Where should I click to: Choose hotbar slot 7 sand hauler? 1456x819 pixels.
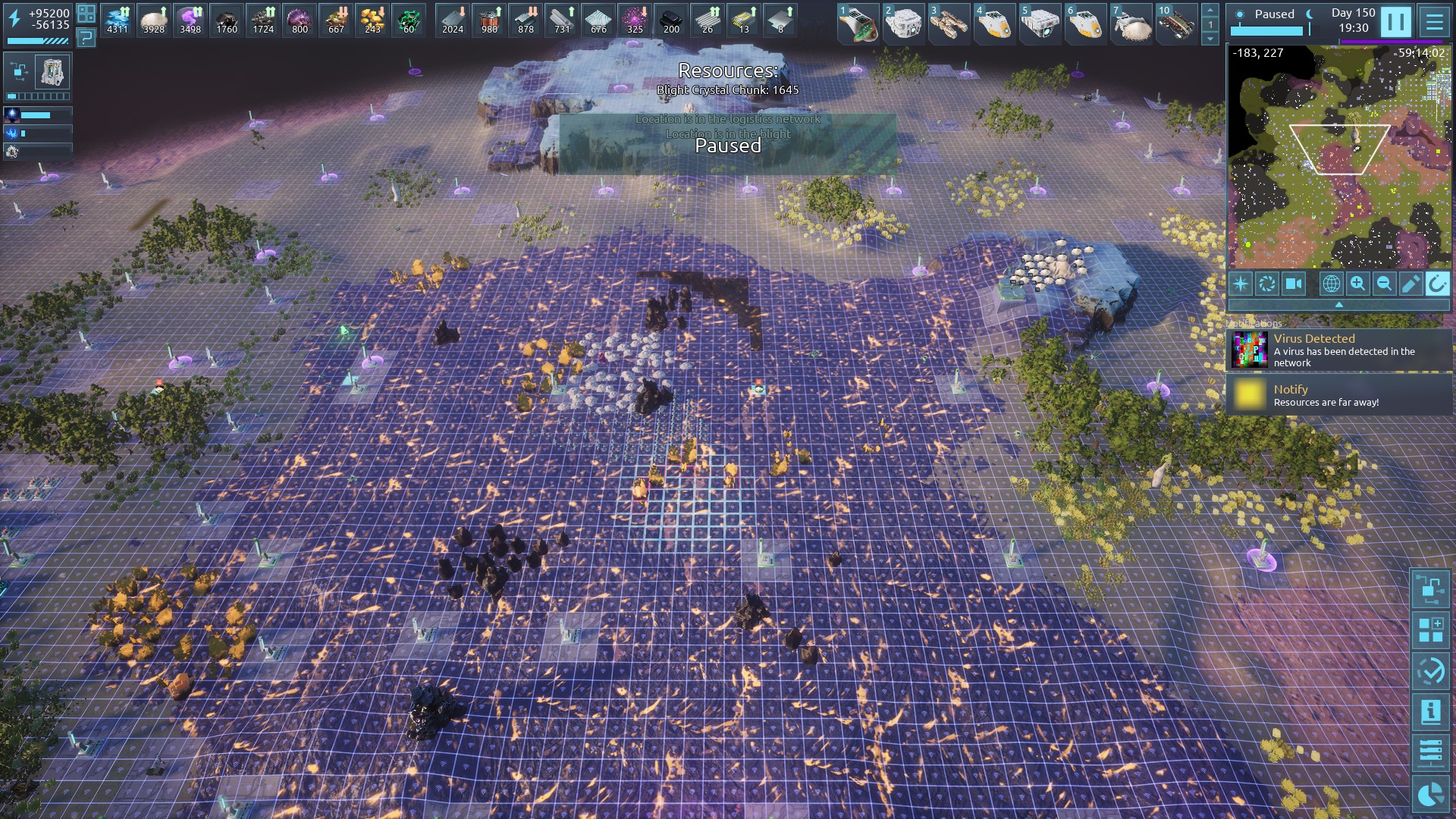point(1131,23)
